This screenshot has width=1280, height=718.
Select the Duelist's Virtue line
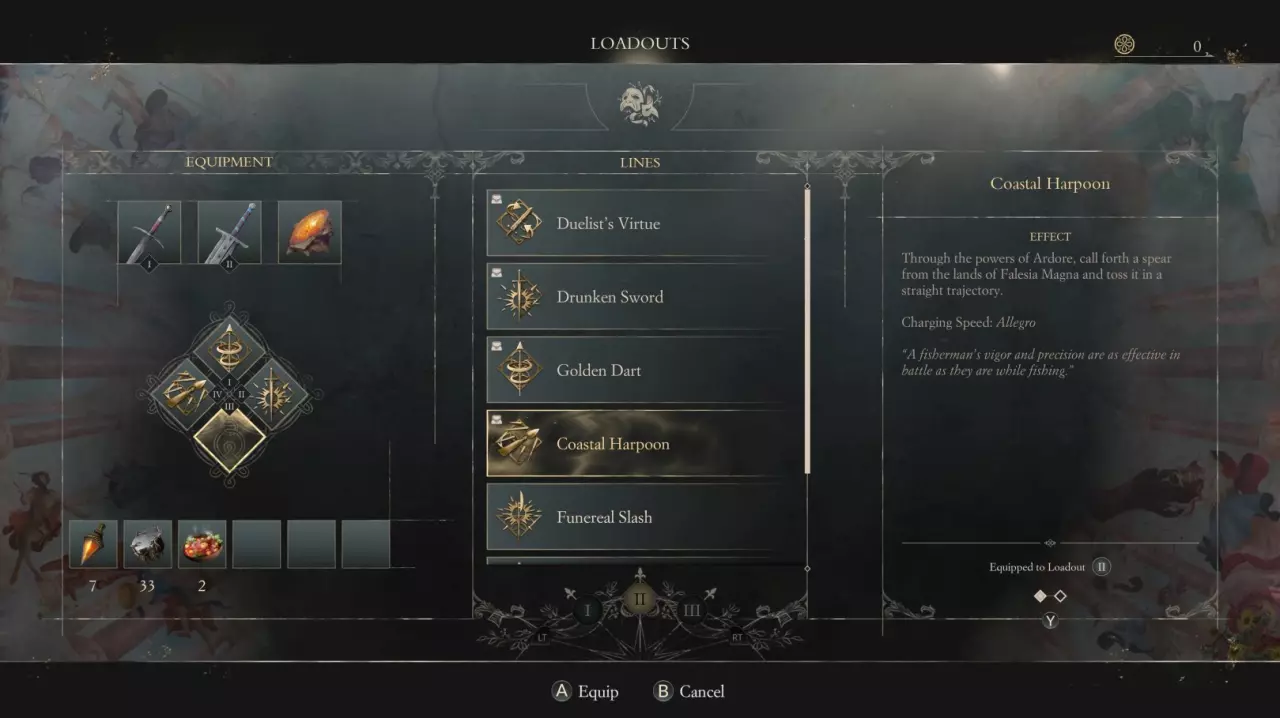[x=645, y=223]
